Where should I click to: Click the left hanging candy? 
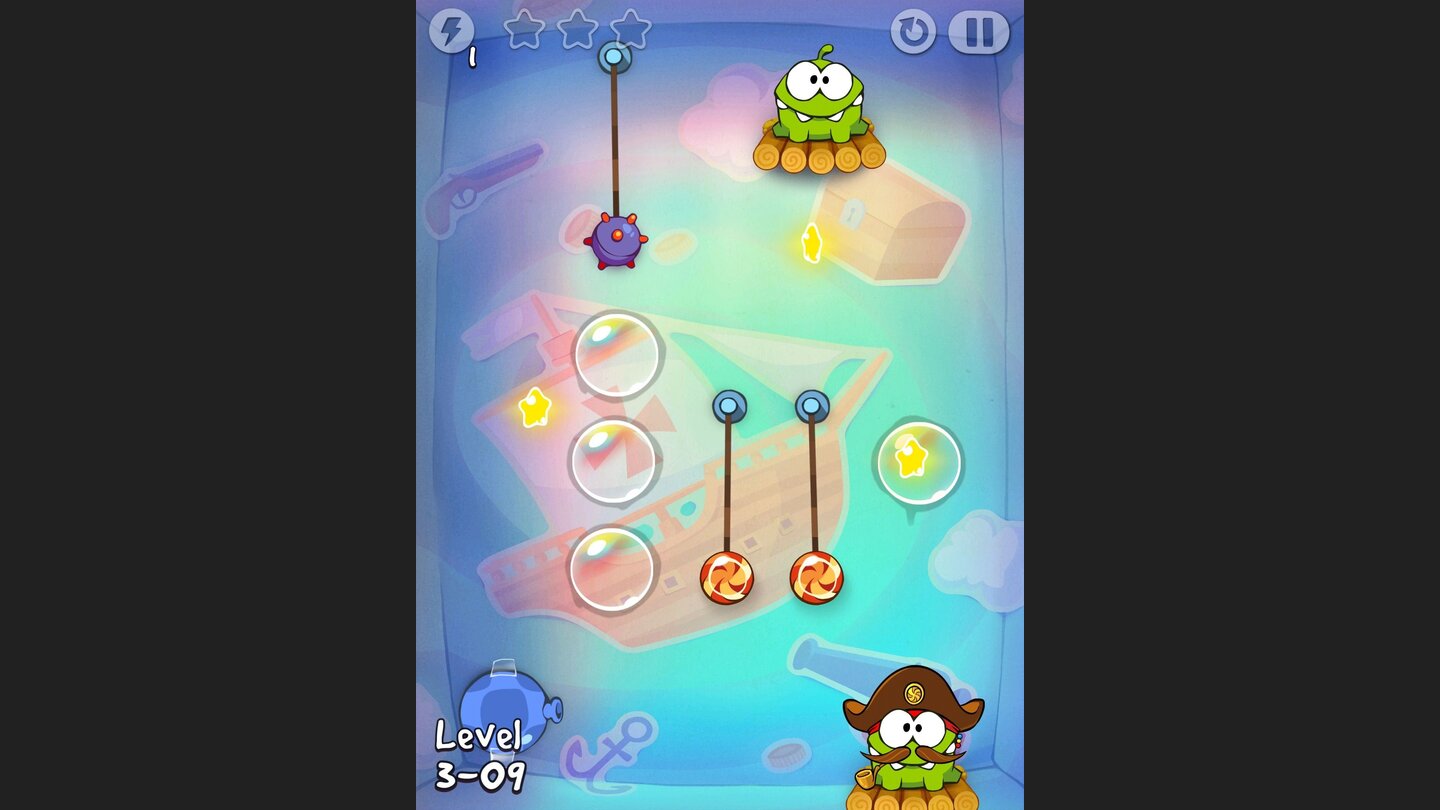[x=728, y=577]
